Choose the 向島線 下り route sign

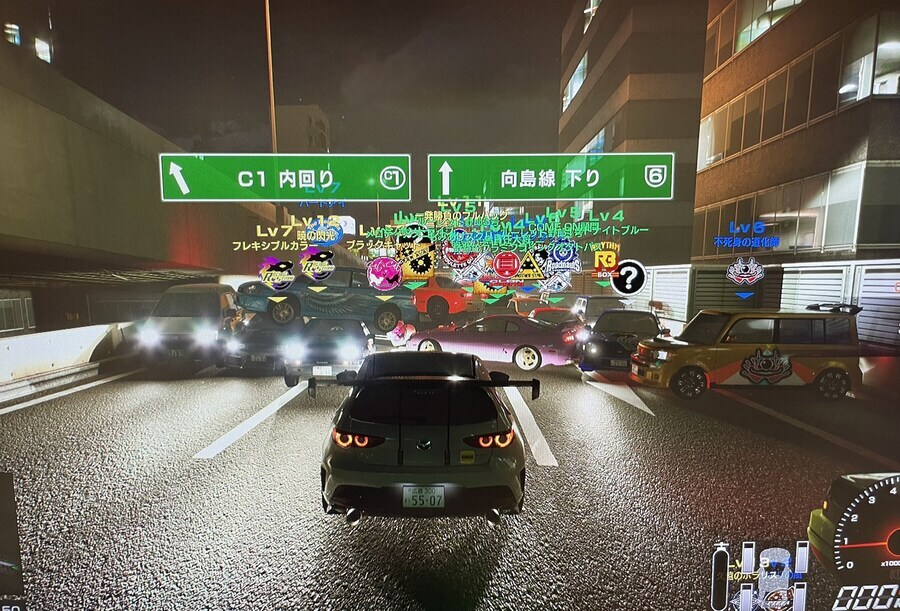pyautogui.click(x=550, y=177)
